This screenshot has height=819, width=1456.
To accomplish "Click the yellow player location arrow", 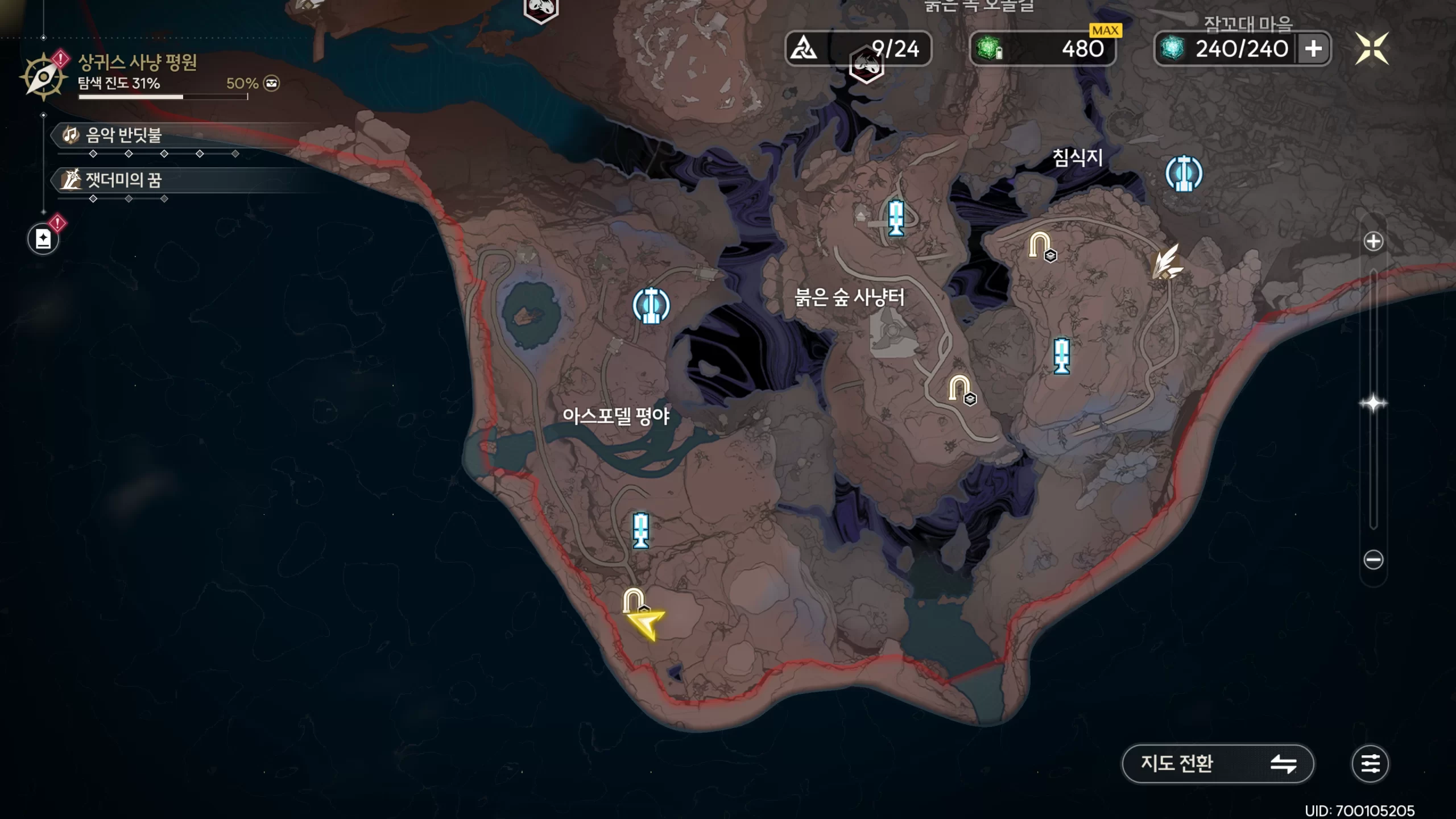I will 647,623.
